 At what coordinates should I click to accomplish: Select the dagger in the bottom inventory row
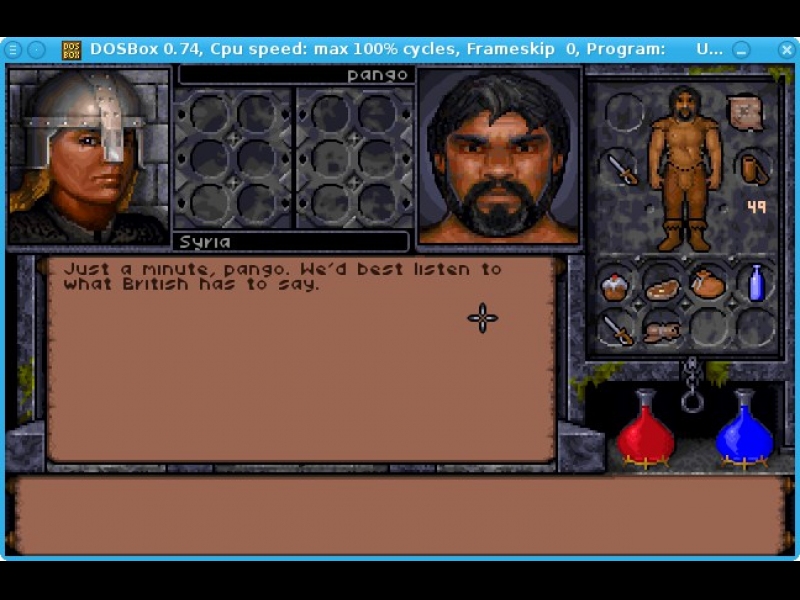click(617, 330)
